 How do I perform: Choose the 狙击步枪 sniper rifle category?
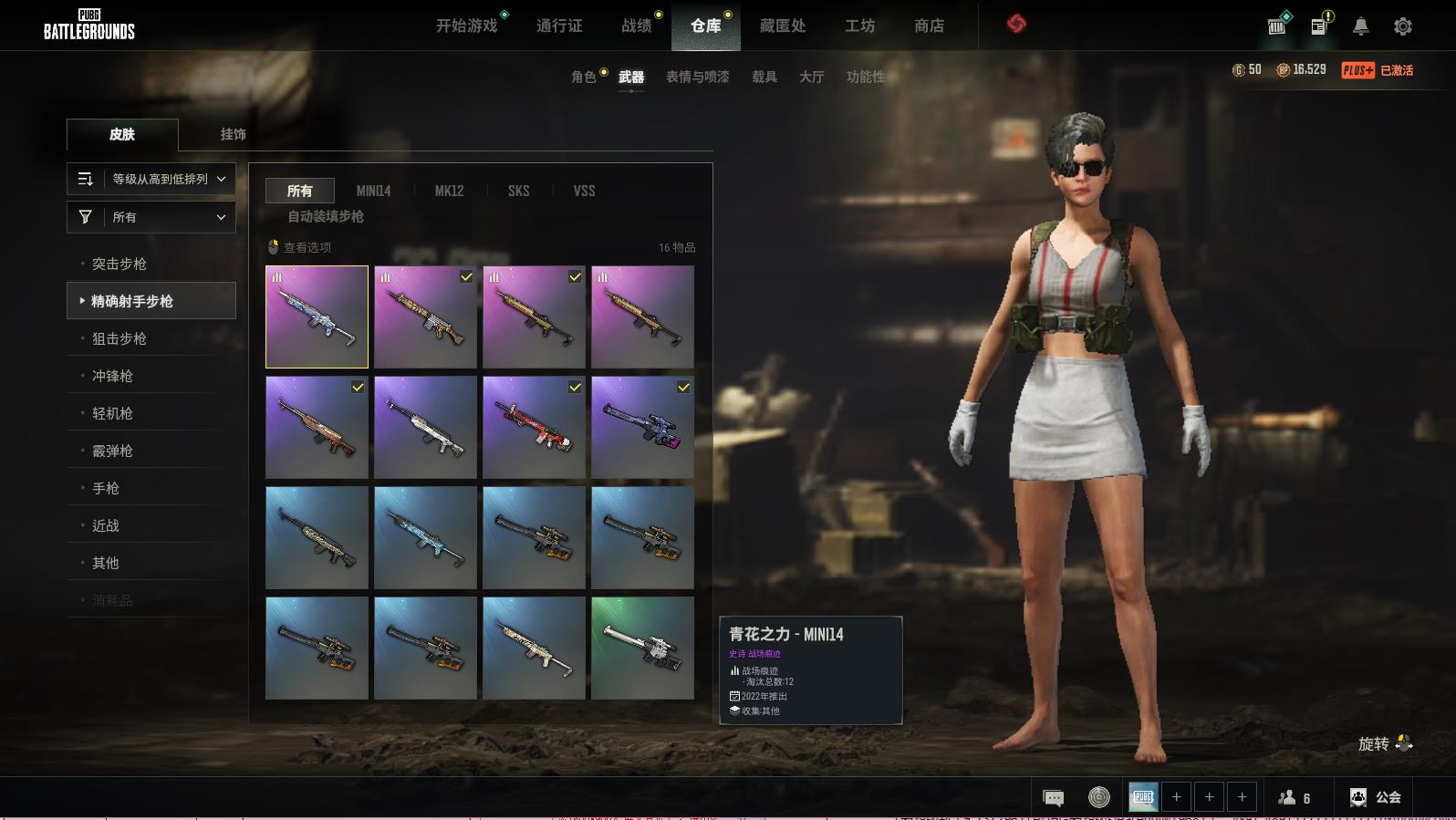click(120, 338)
